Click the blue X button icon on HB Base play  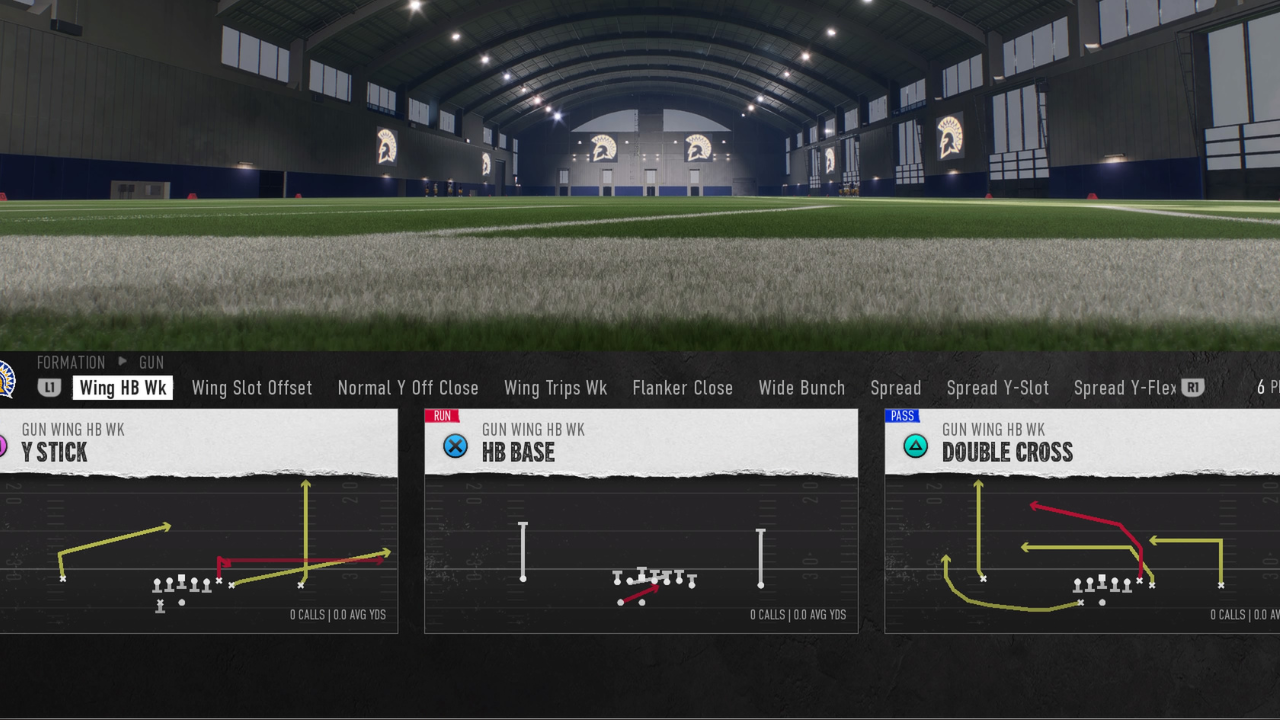[456, 446]
